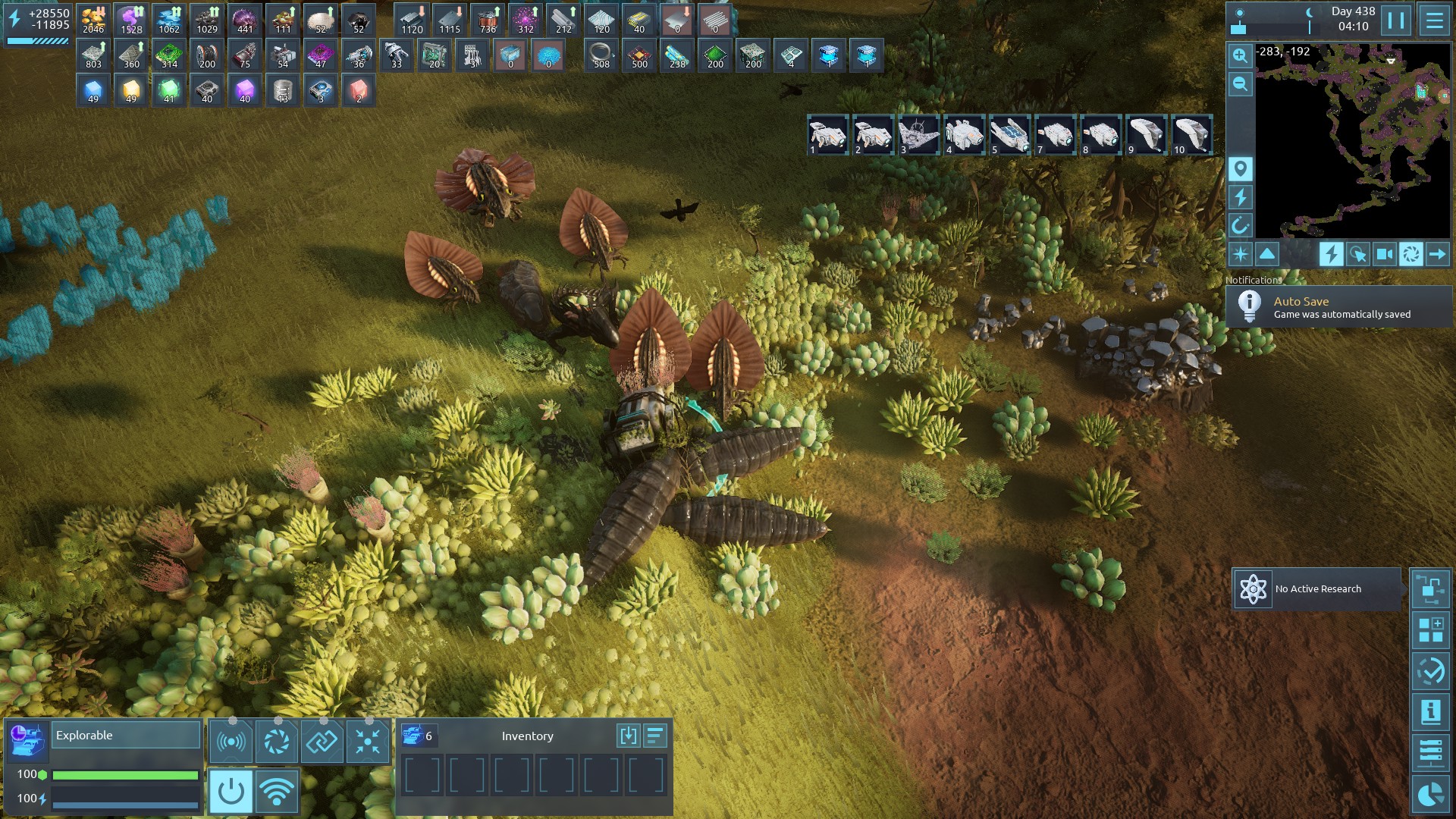
Task: Select the ship in hotbar slot 3
Action: (x=918, y=135)
